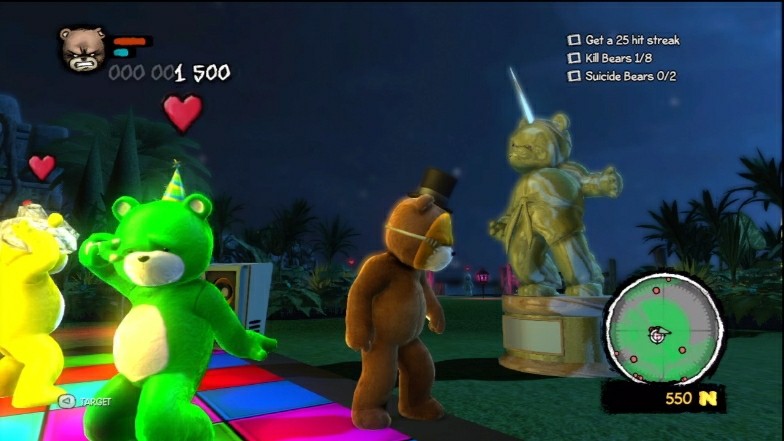Click the angry bear portrait icon

pos(83,49)
